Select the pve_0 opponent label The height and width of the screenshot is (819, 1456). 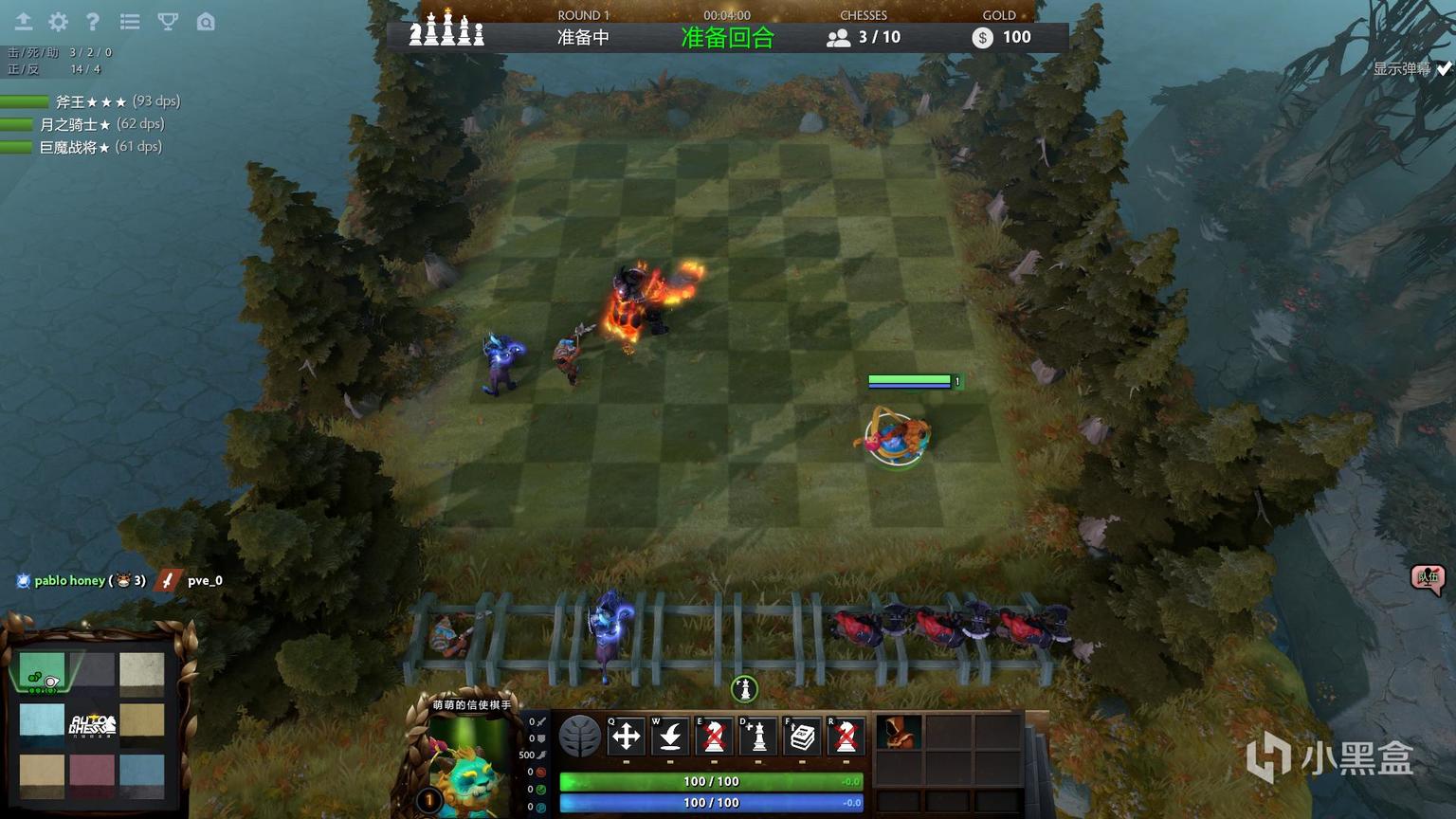coord(205,580)
